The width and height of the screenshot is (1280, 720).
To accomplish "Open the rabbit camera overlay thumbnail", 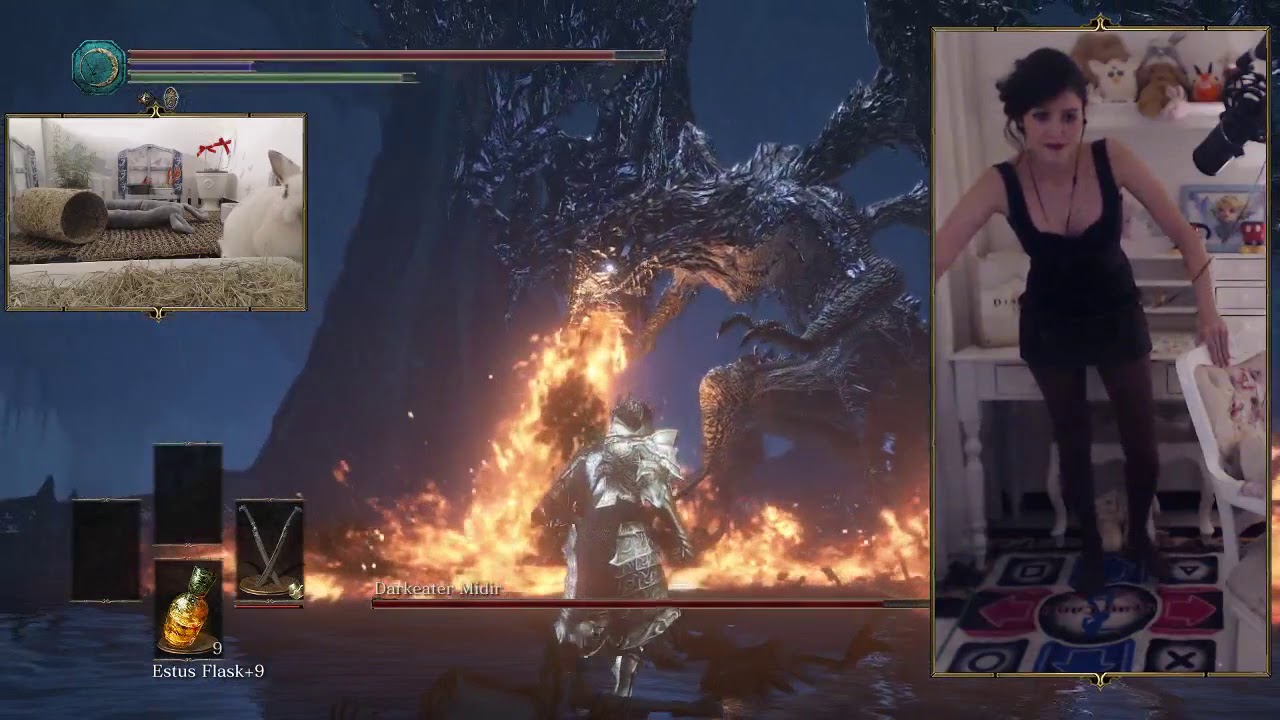I will [x=156, y=212].
